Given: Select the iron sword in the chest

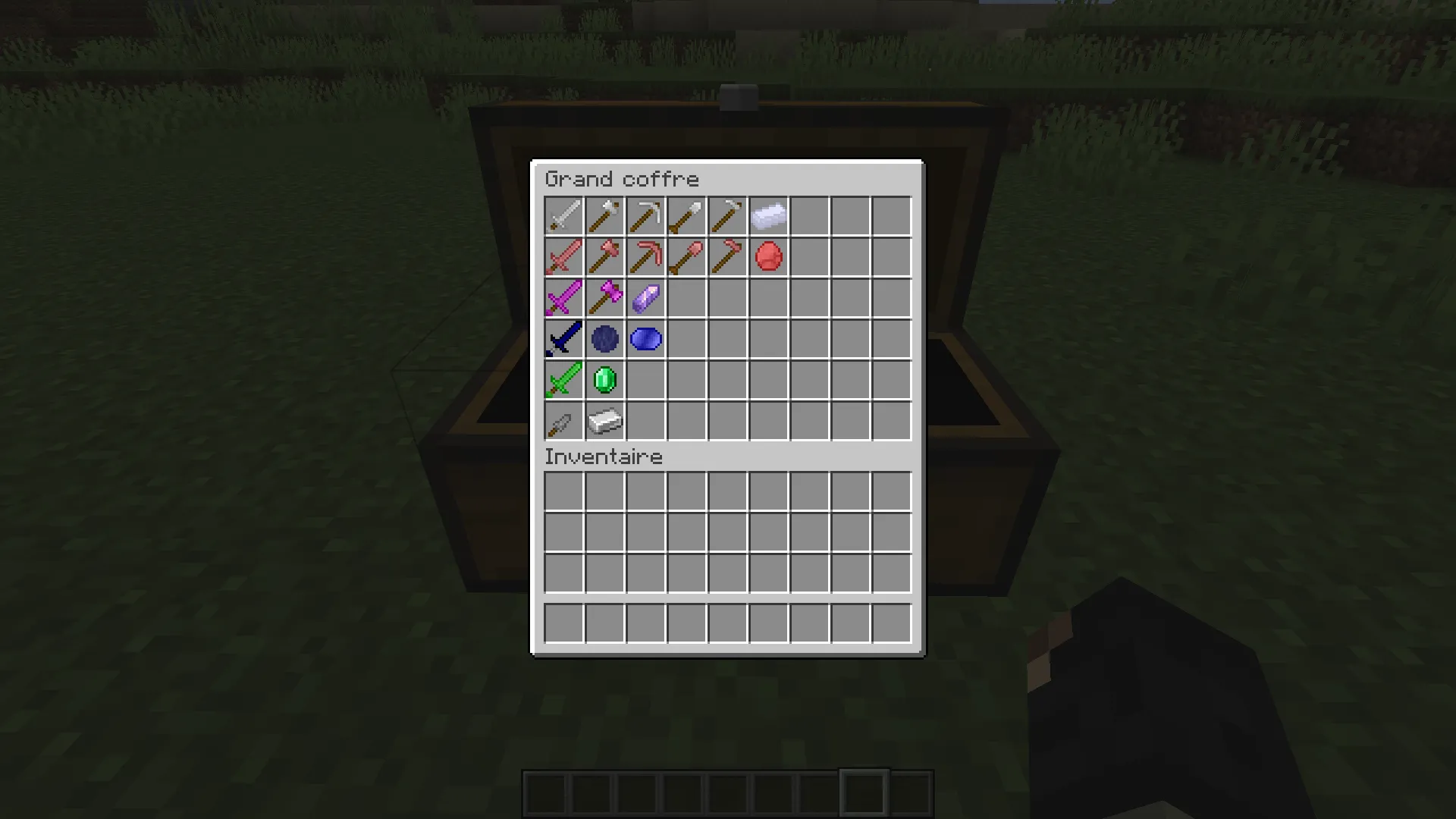Looking at the screenshot, I should 564,216.
